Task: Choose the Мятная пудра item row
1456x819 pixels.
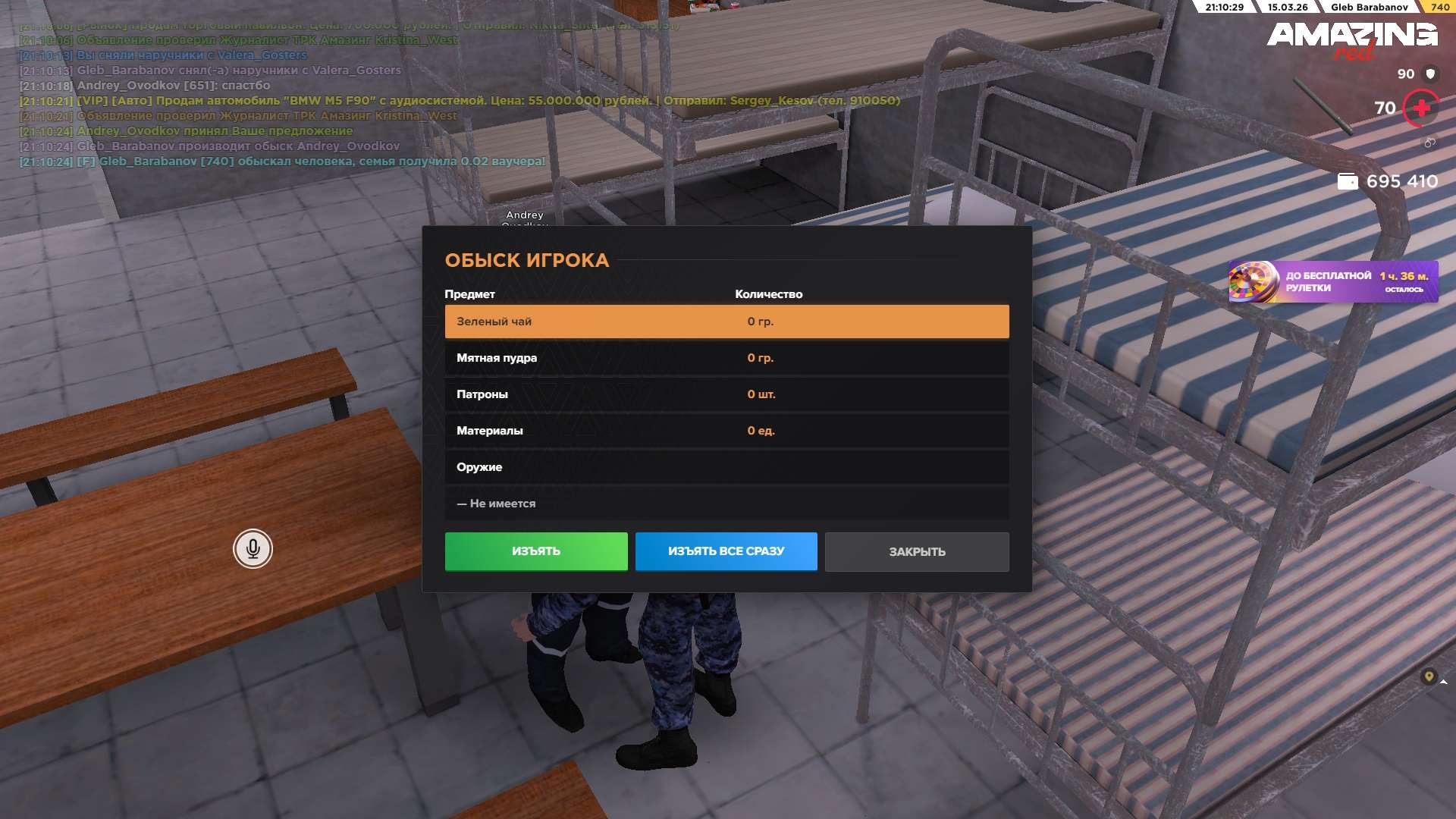Action: click(726, 358)
